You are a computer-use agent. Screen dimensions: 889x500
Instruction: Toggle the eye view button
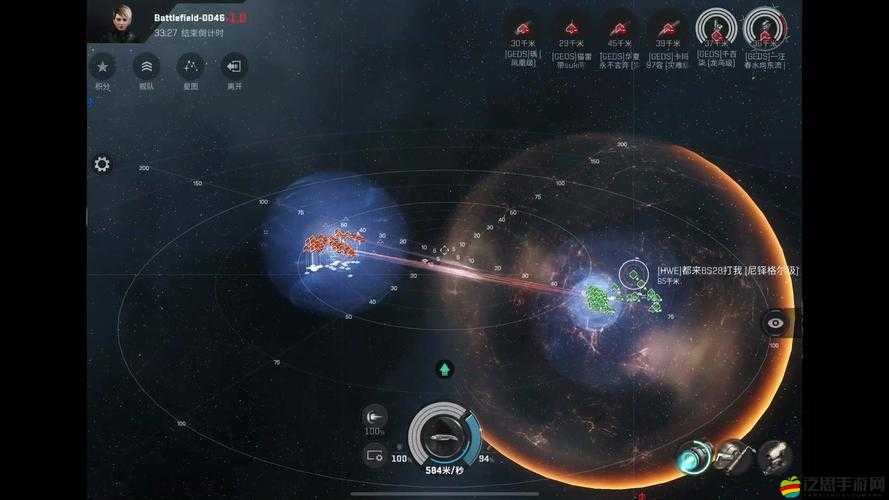(x=776, y=322)
